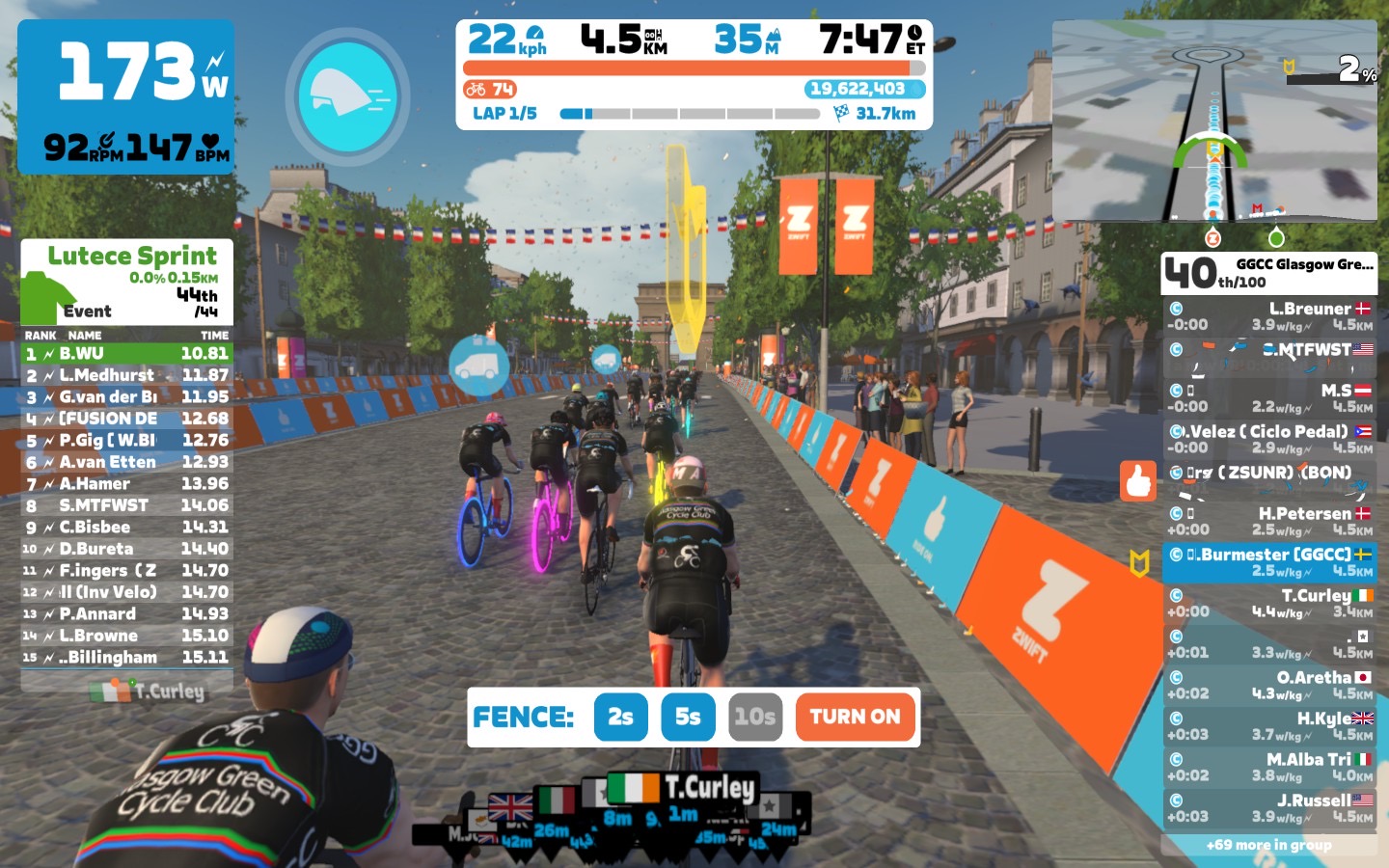Screen dimensions: 1389x868
Task: Select J.Russell in the nearby riders list
Action: click(1269, 807)
